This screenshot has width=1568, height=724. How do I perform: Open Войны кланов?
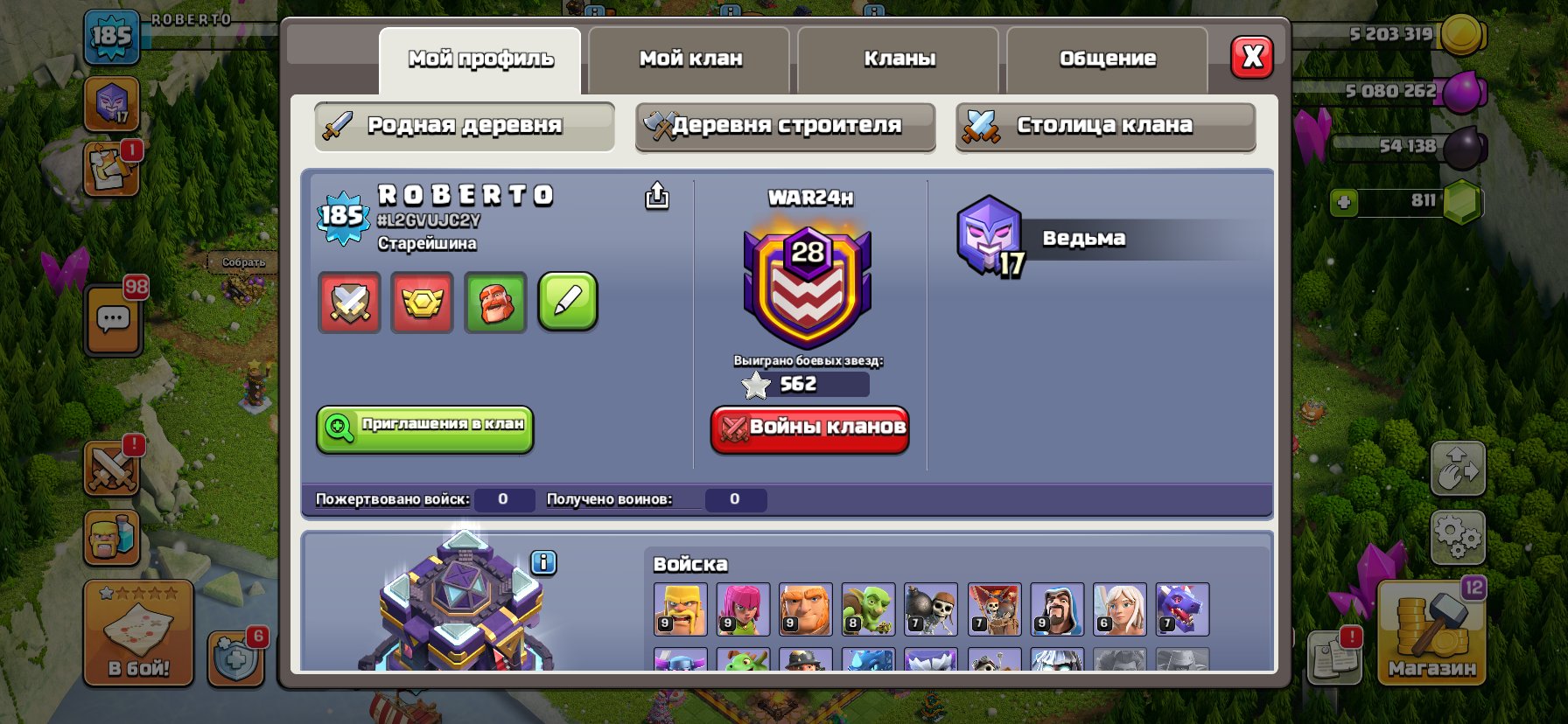click(x=808, y=428)
